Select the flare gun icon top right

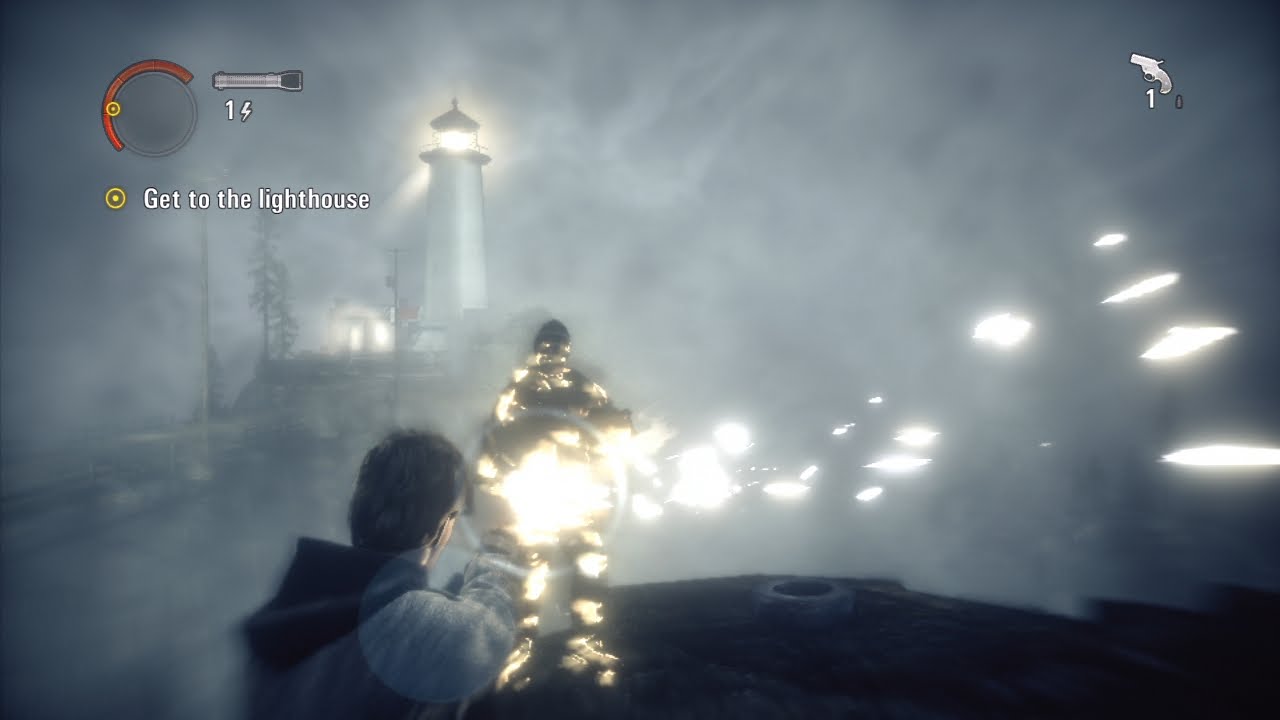(1150, 72)
